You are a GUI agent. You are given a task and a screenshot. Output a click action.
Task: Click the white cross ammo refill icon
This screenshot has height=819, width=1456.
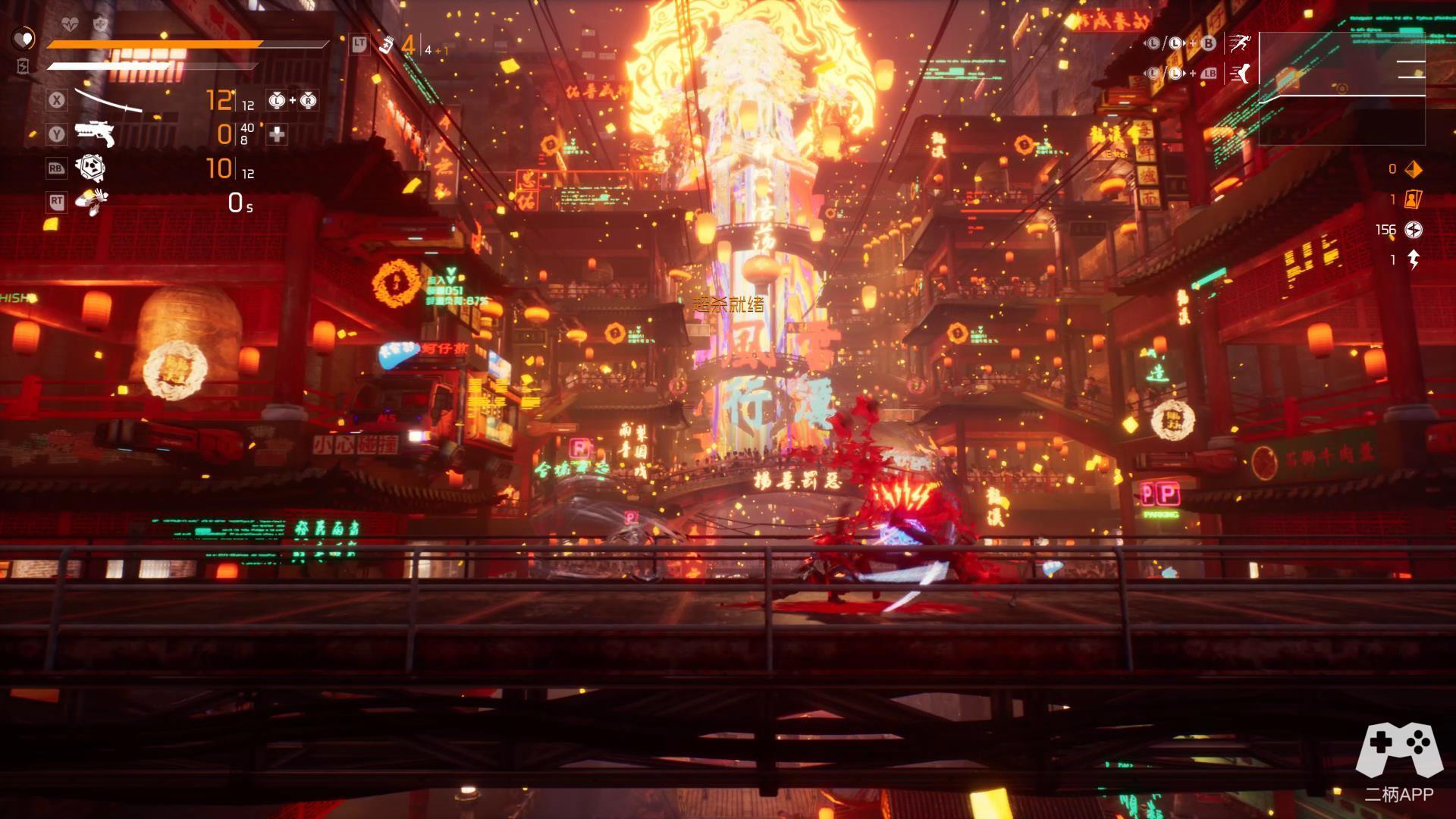pyautogui.click(x=277, y=134)
